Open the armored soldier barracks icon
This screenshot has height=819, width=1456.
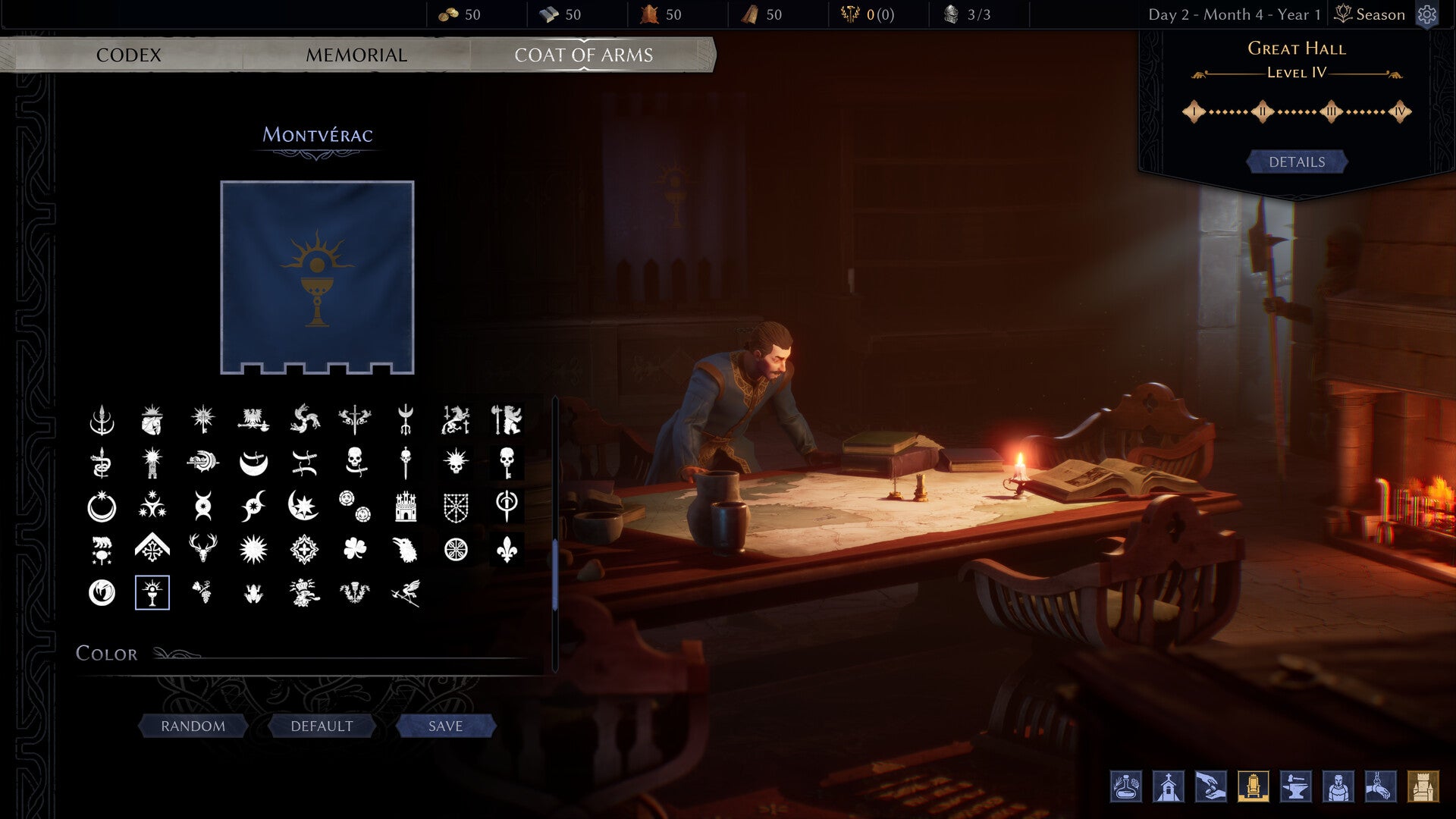pos(1339,786)
